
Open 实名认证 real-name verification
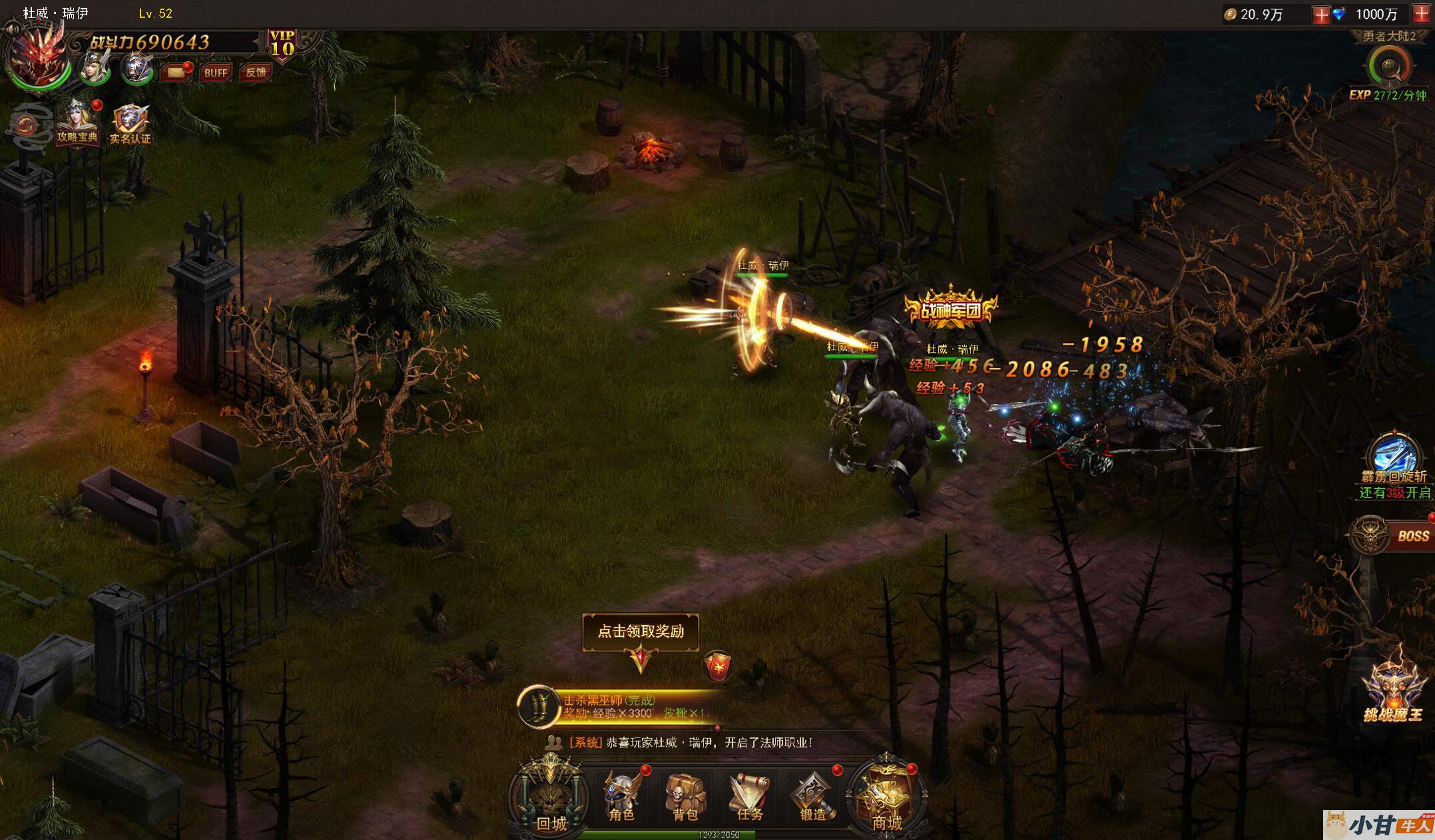tap(131, 124)
